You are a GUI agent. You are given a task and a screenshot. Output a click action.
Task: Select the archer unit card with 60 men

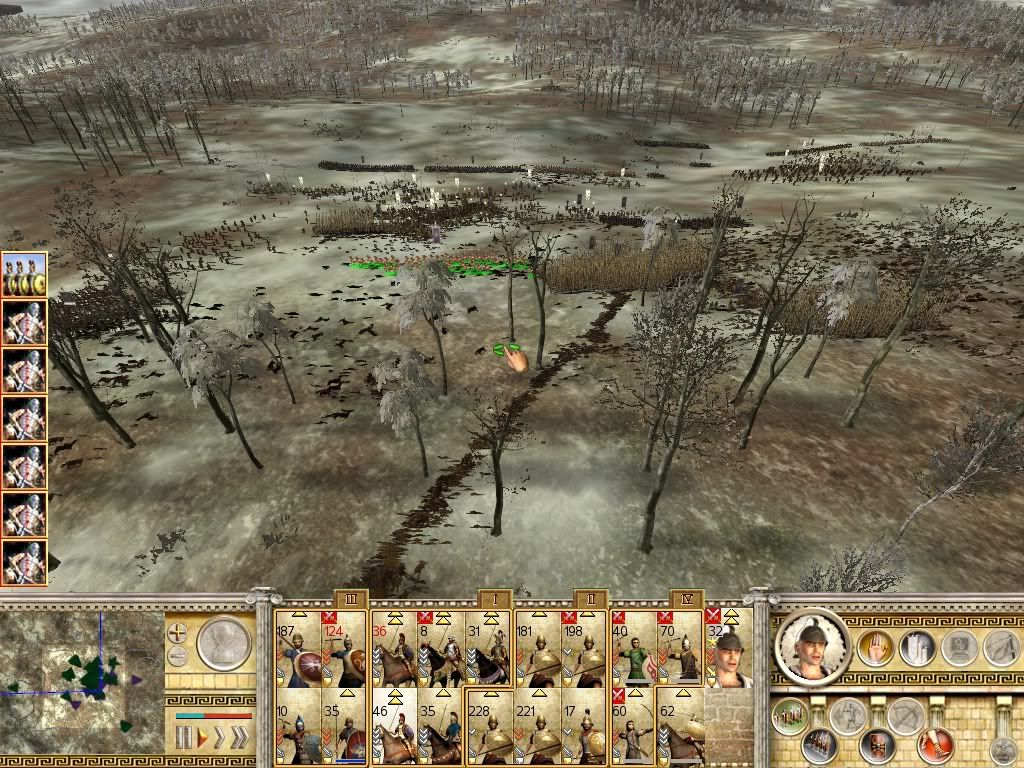633,724
